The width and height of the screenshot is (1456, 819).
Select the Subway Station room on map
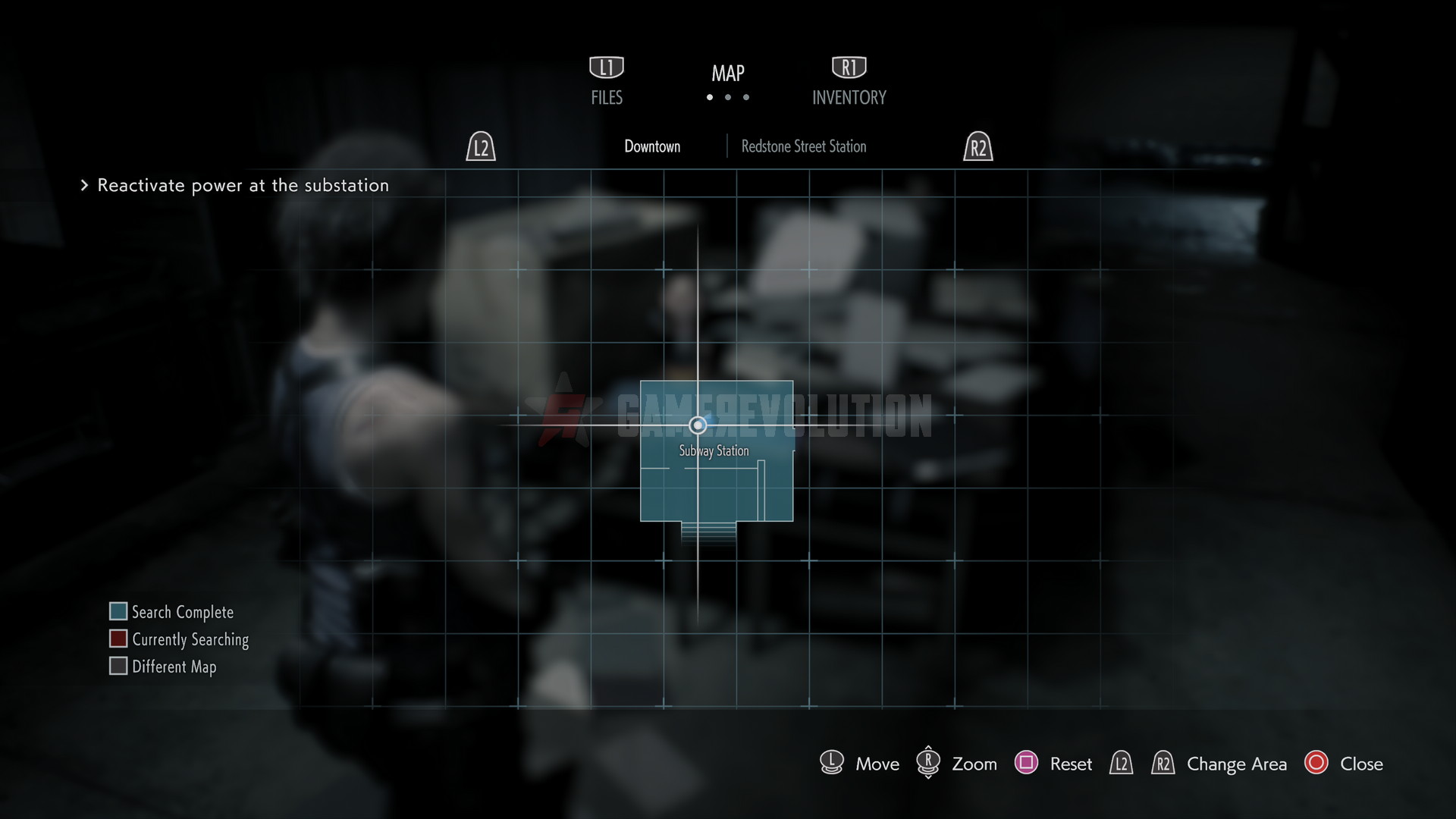[717, 485]
